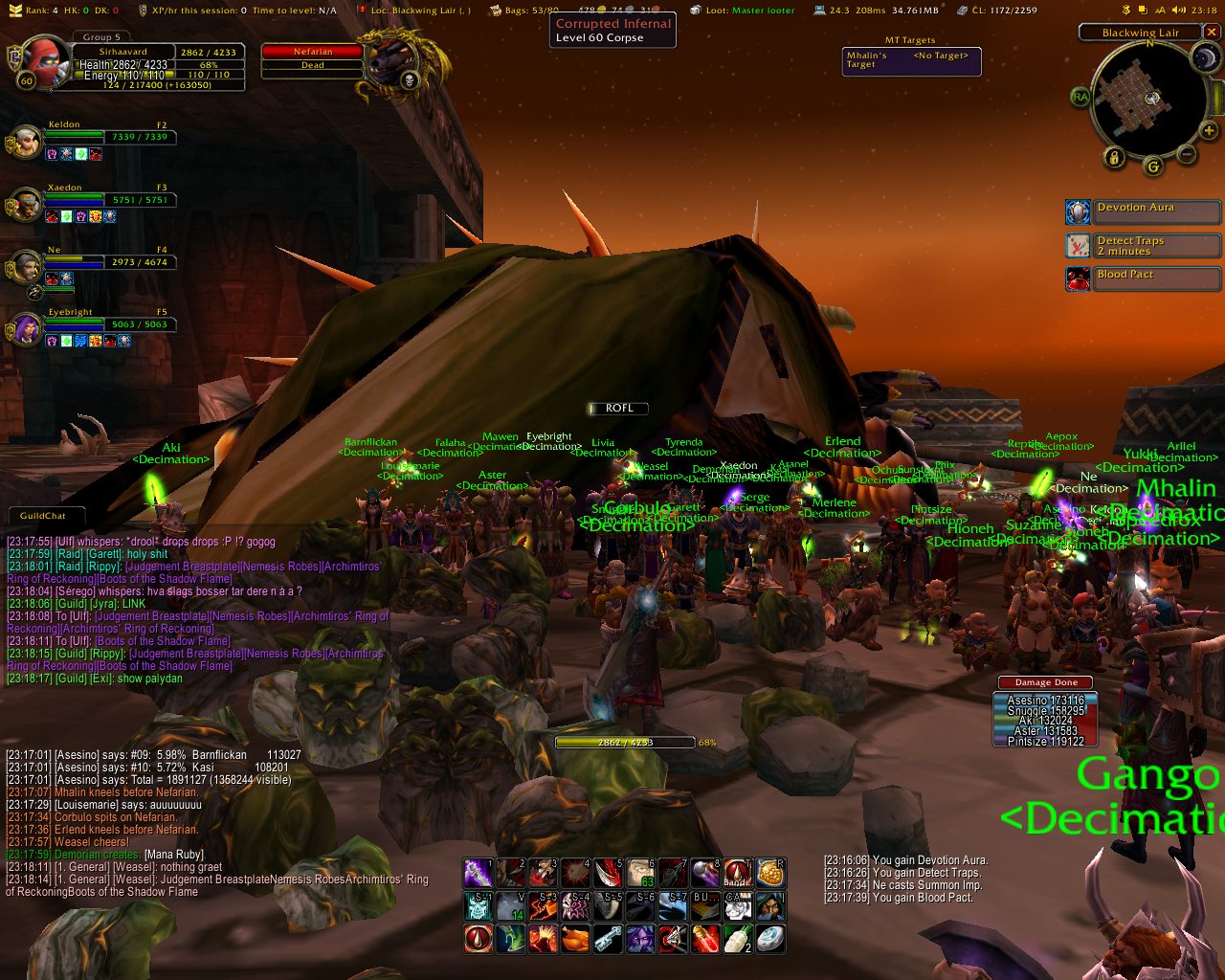Use the silver skeleton key slot

pyautogui.click(x=608, y=939)
